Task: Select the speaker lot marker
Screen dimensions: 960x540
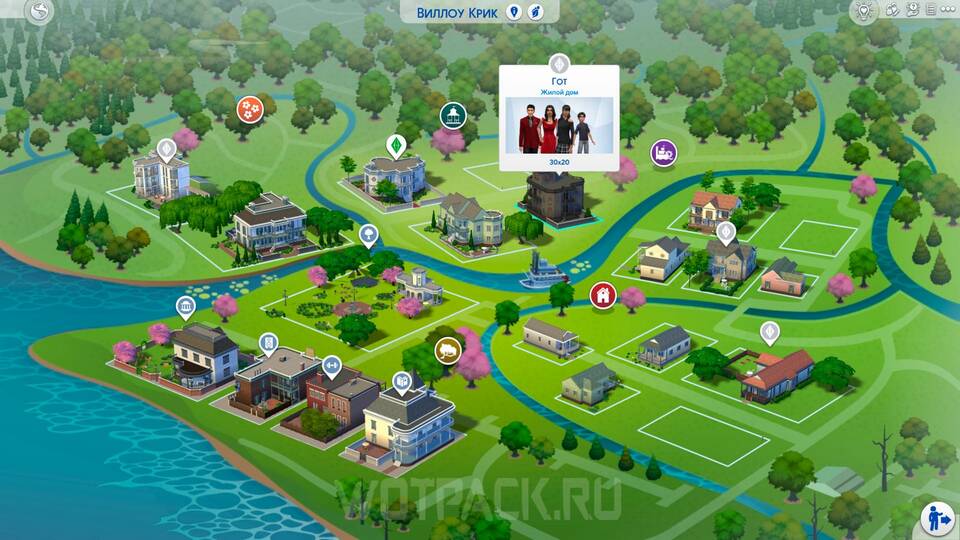Action: tap(268, 344)
